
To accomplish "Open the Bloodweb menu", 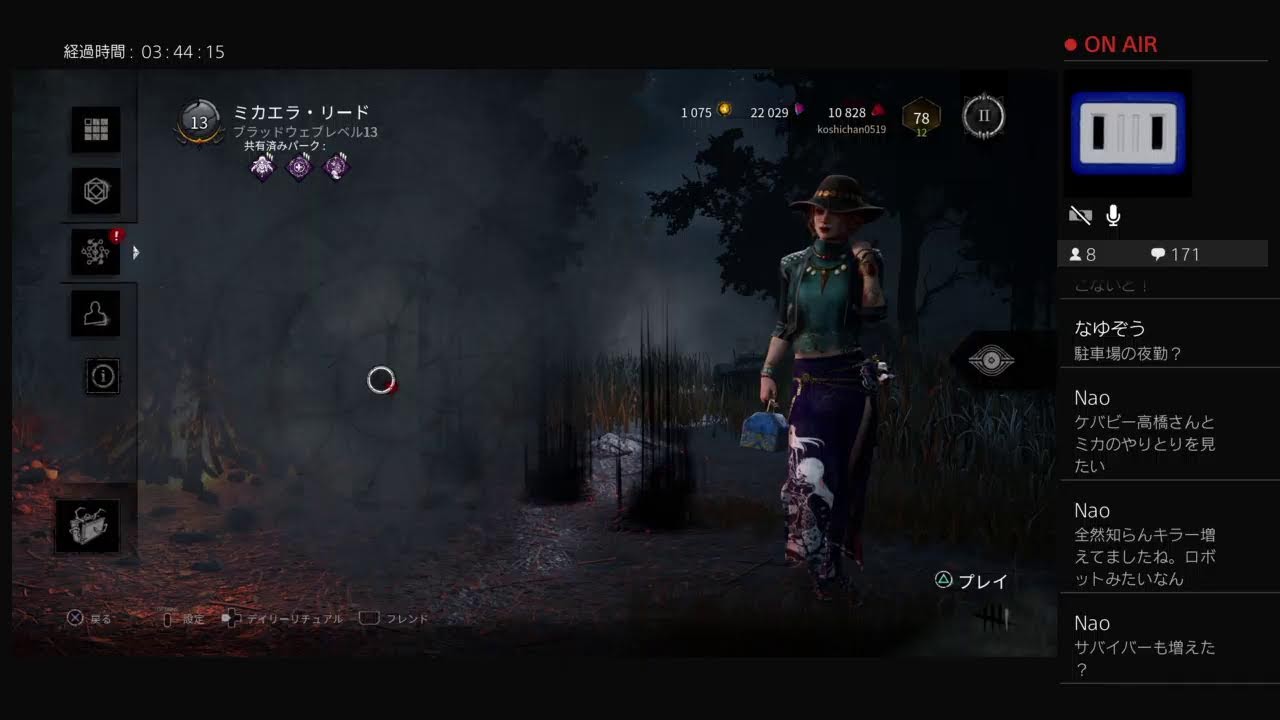I will (96, 253).
